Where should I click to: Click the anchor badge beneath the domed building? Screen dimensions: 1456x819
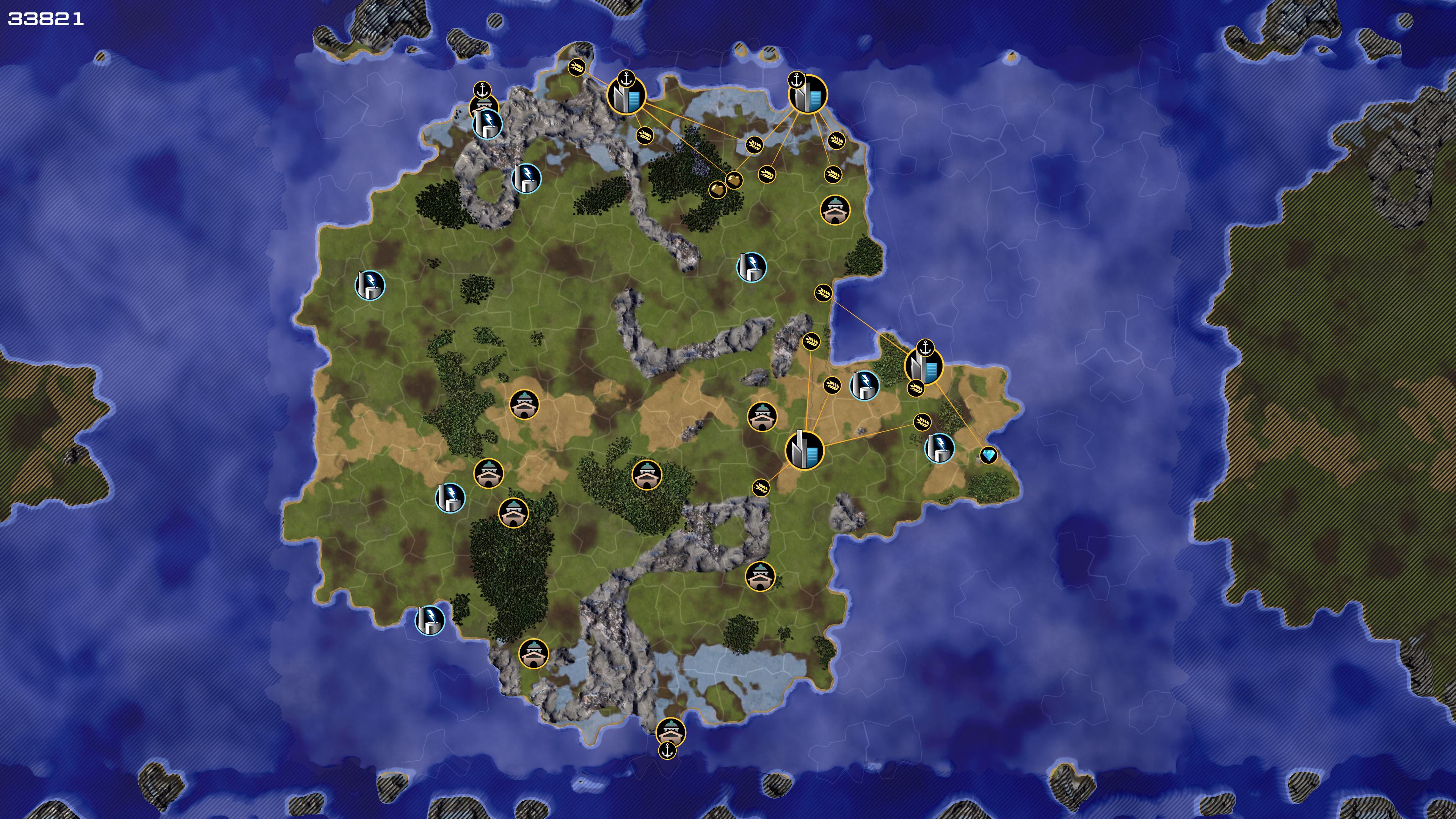pyautogui.click(x=667, y=751)
